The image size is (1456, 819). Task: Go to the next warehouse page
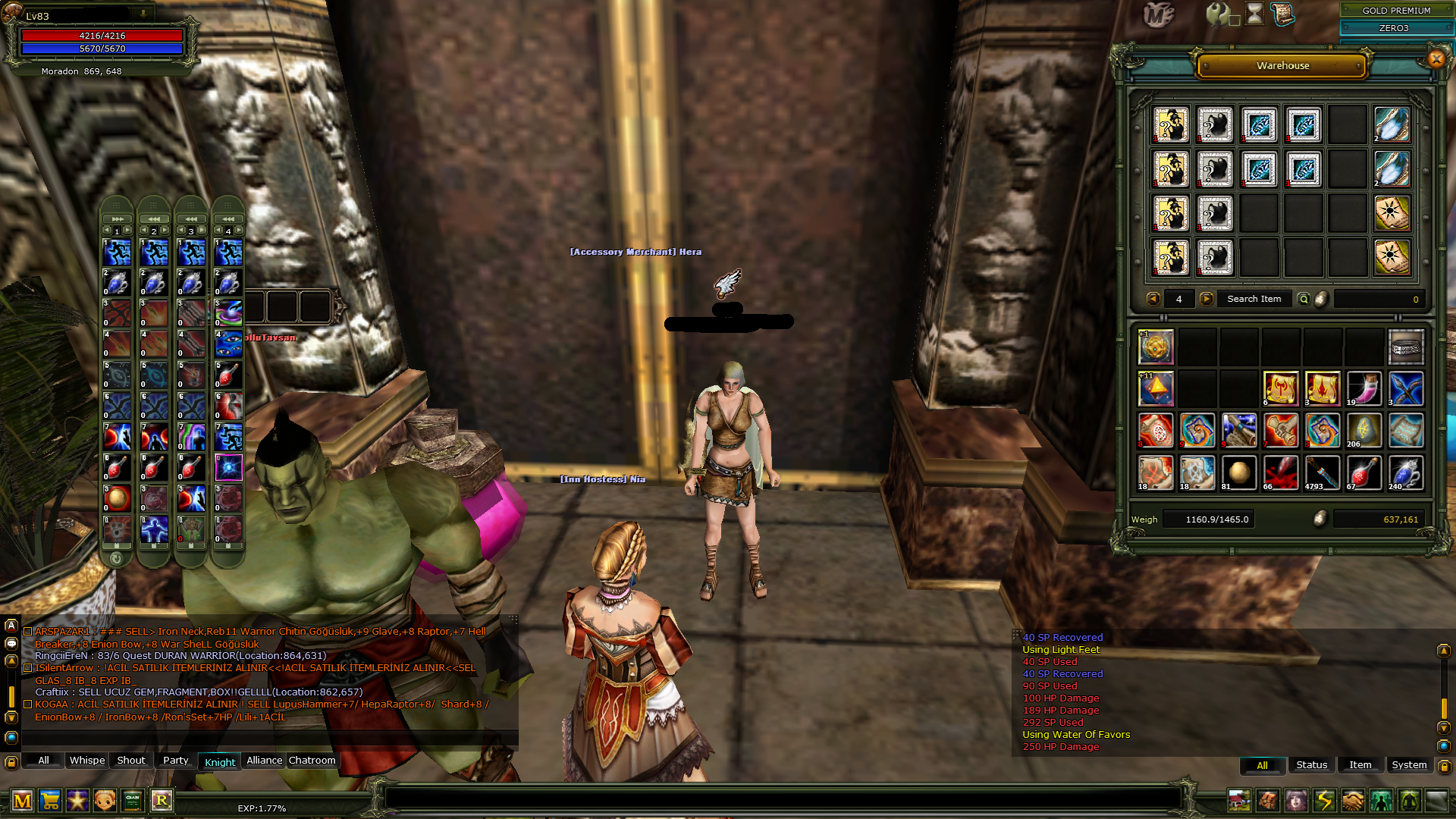1207,299
